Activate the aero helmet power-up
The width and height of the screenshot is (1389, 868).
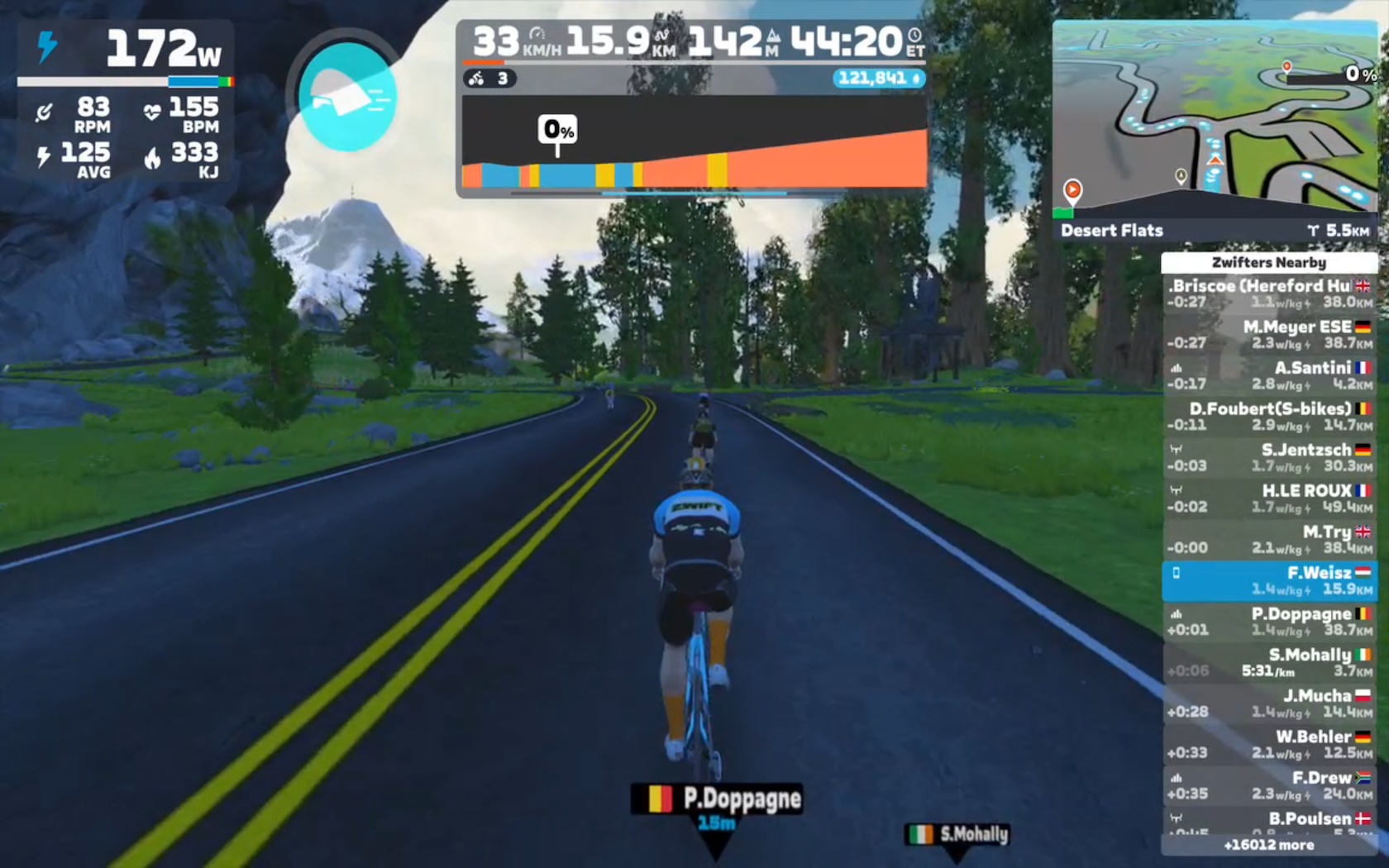[347, 96]
